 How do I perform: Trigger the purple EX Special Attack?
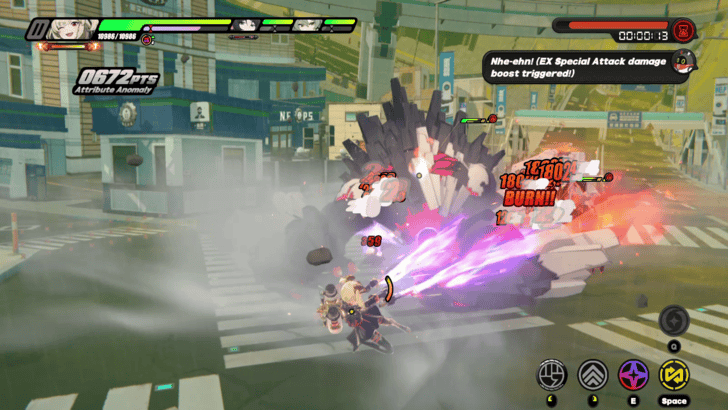(634, 374)
